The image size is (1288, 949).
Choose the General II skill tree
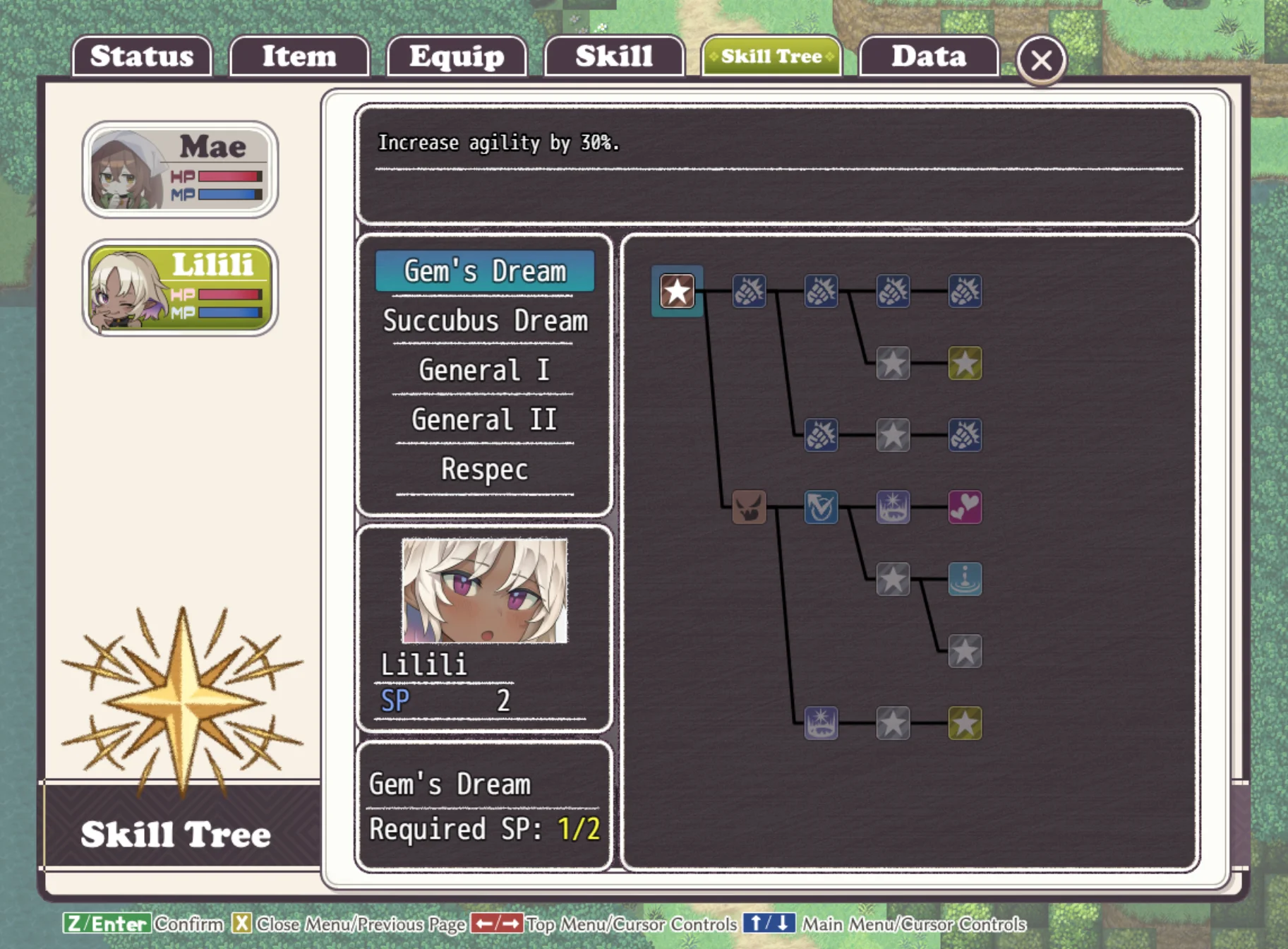tap(485, 420)
